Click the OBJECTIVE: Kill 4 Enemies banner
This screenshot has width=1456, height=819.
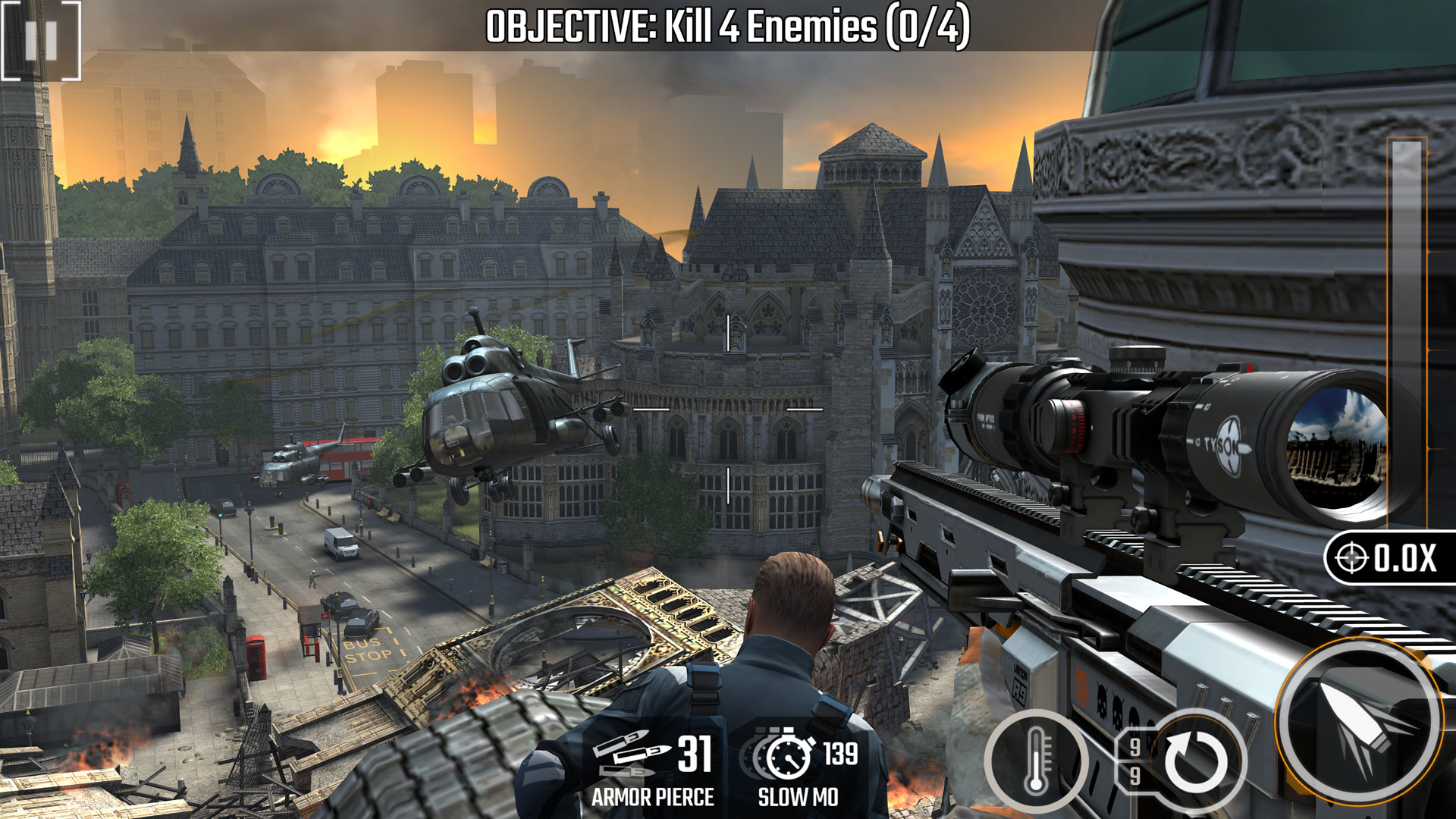point(728,27)
